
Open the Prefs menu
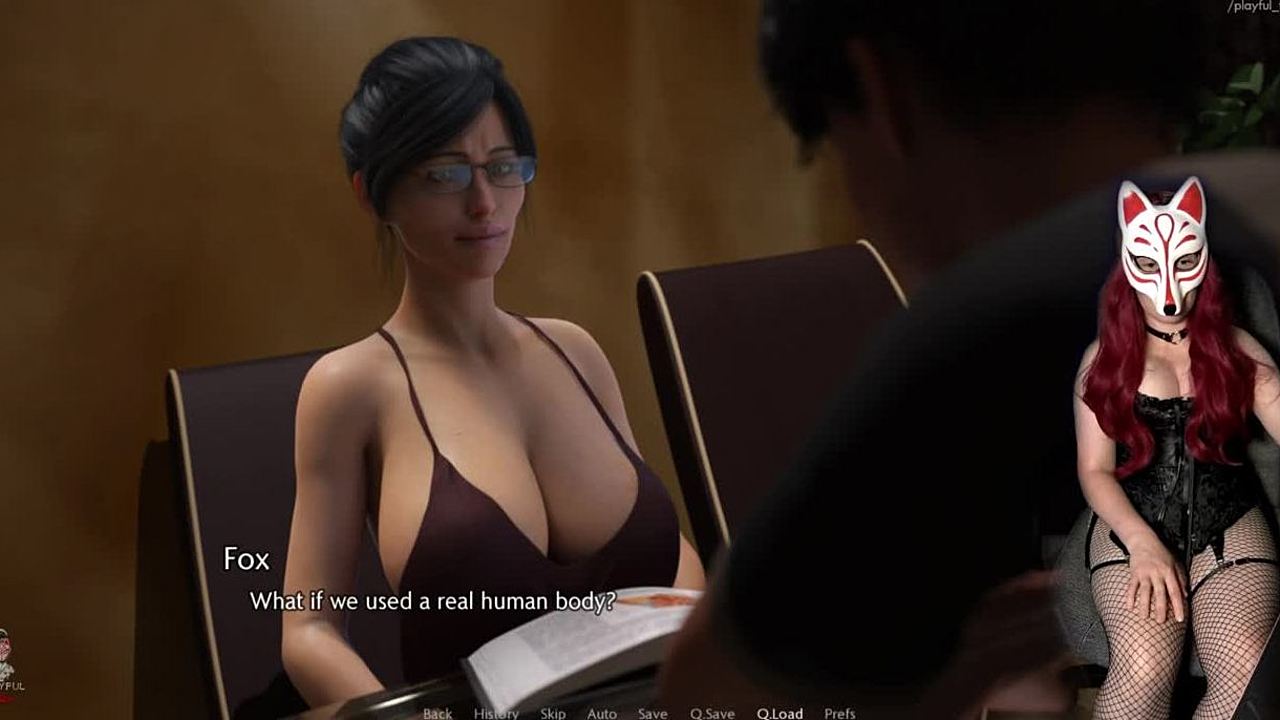[x=840, y=713]
